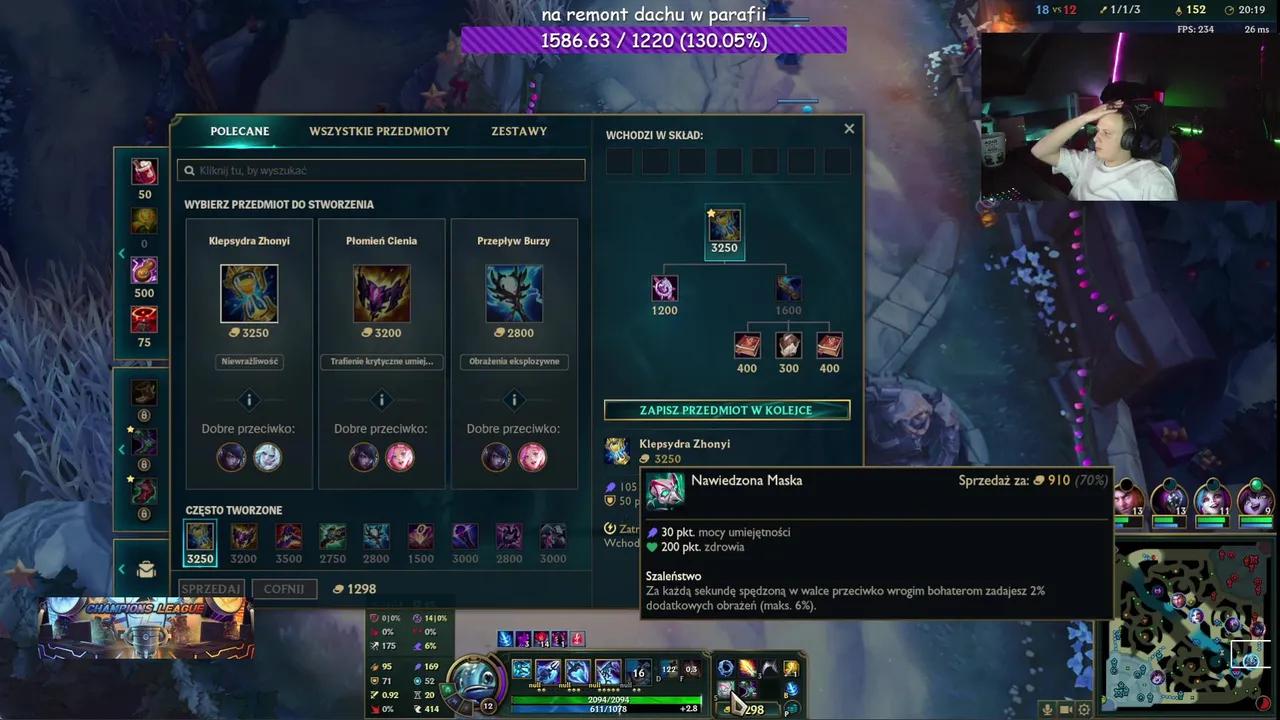The image size is (1280, 720).
Task: Expand the info button under Przepływ Burzy
Action: click(514, 399)
